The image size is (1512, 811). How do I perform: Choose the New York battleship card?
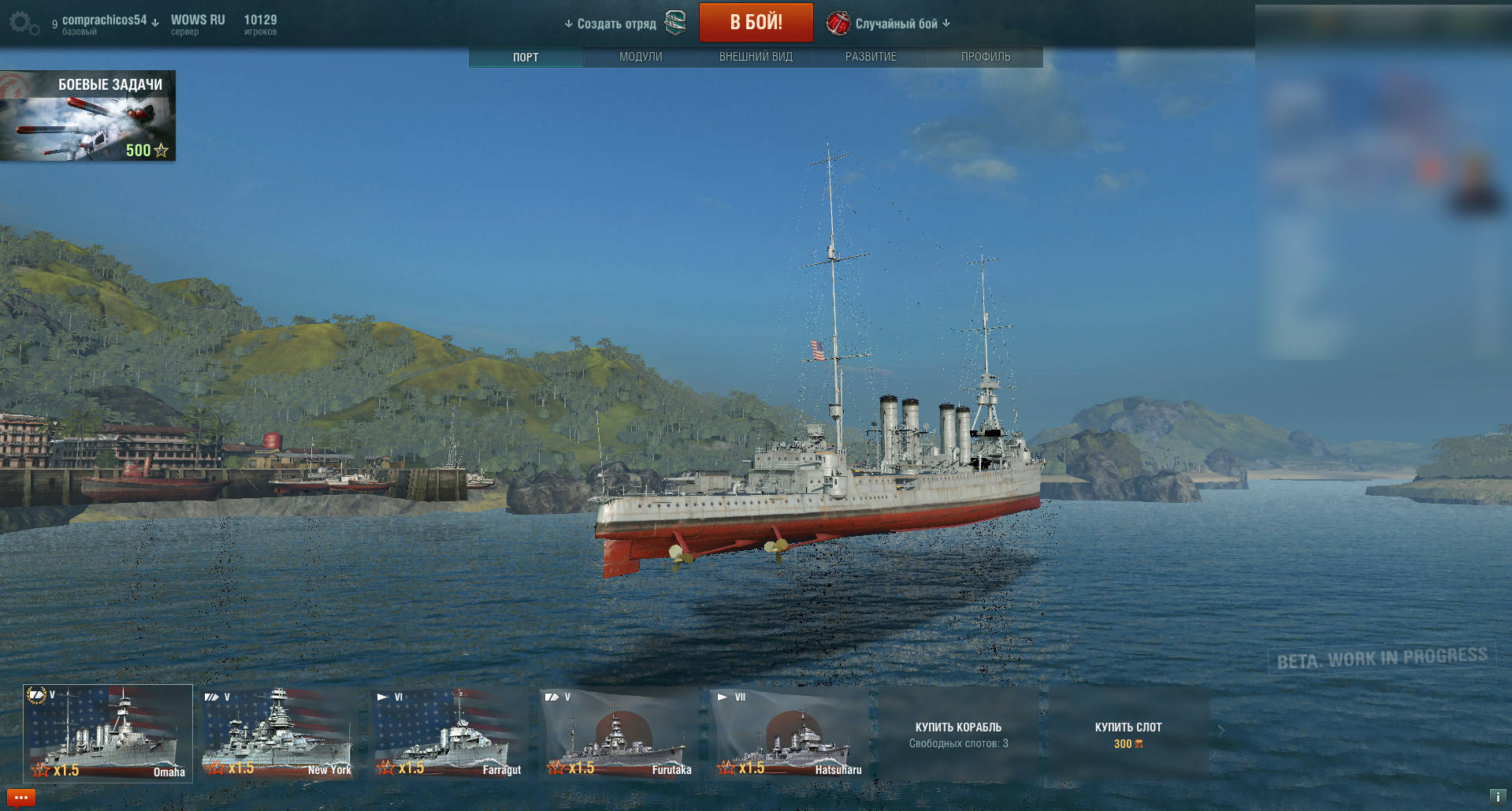pyautogui.click(x=277, y=733)
